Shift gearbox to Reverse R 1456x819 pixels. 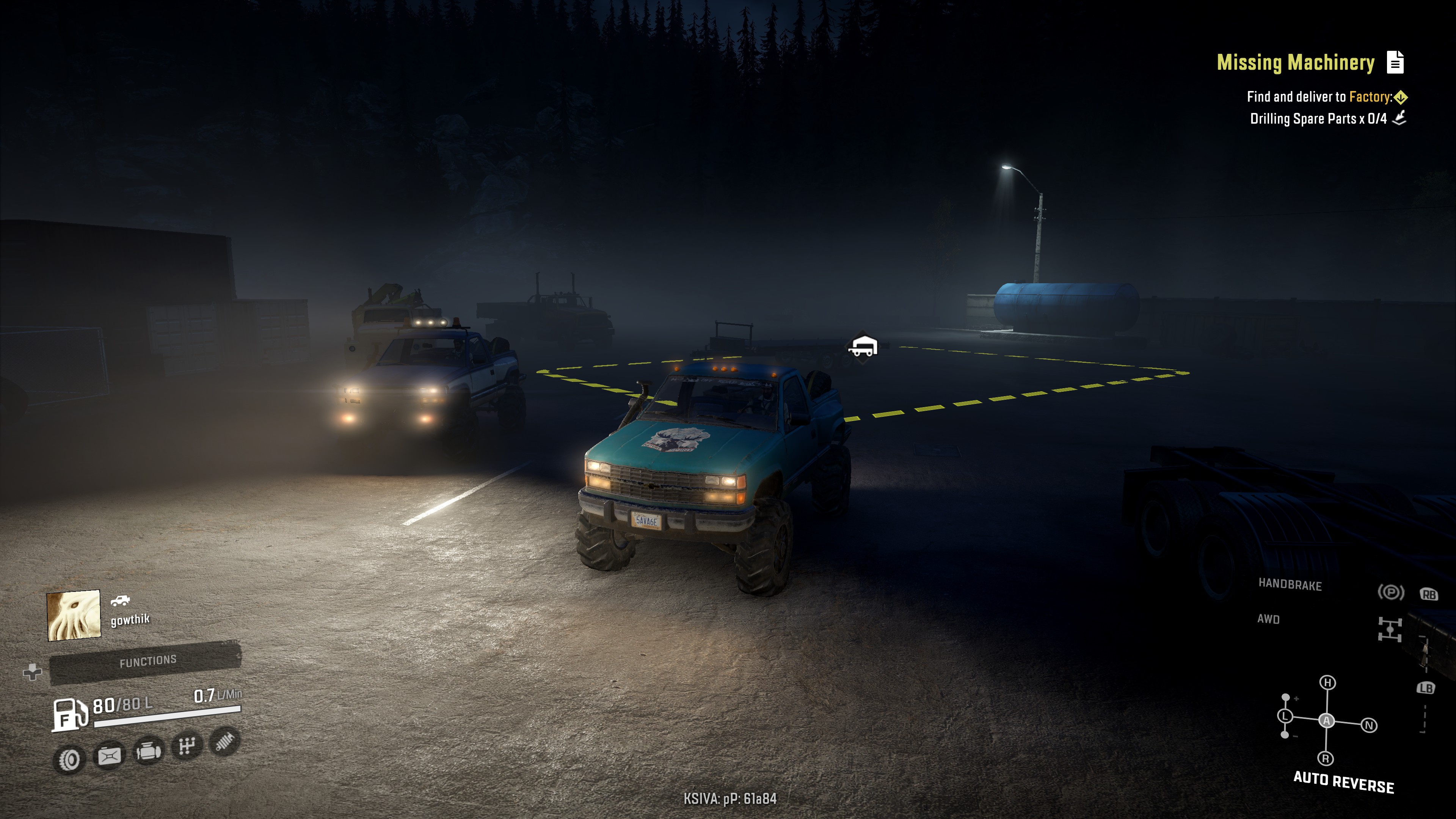point(1326,758)
